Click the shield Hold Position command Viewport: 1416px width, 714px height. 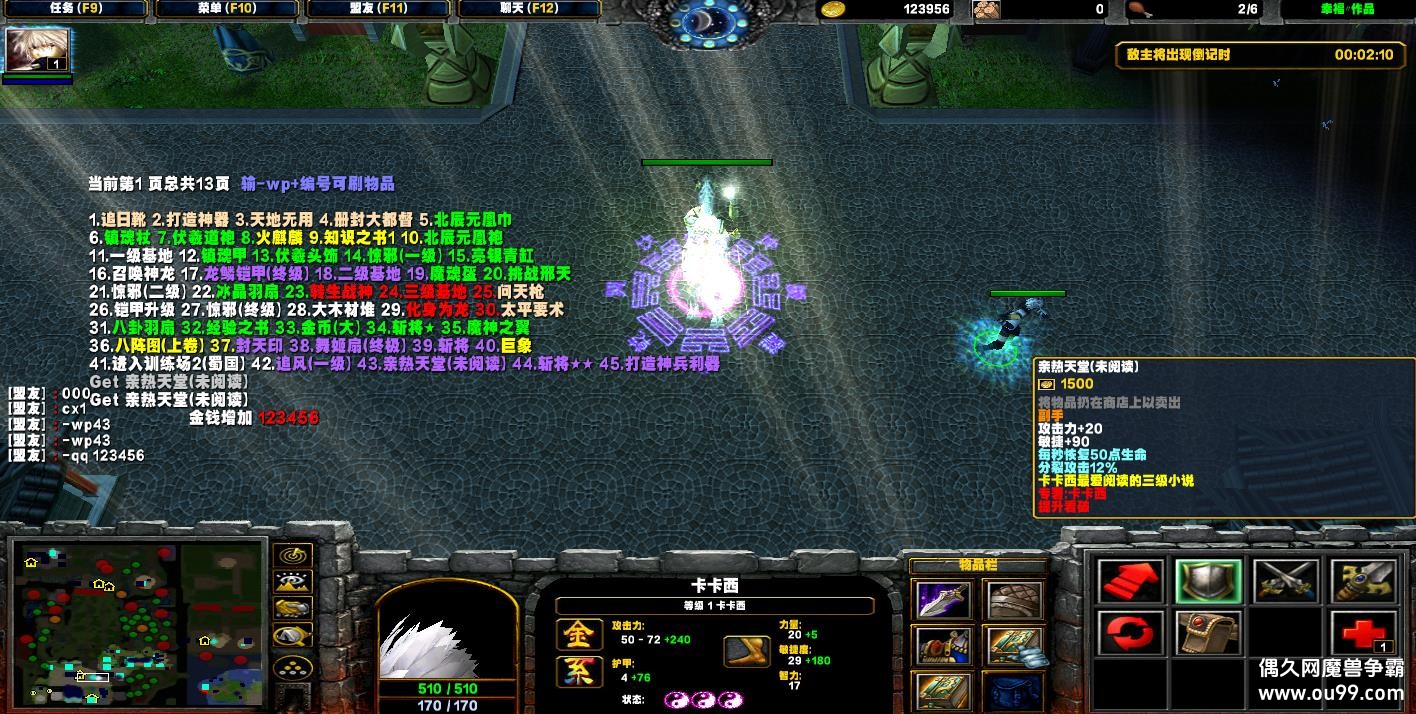(1207, 581)
